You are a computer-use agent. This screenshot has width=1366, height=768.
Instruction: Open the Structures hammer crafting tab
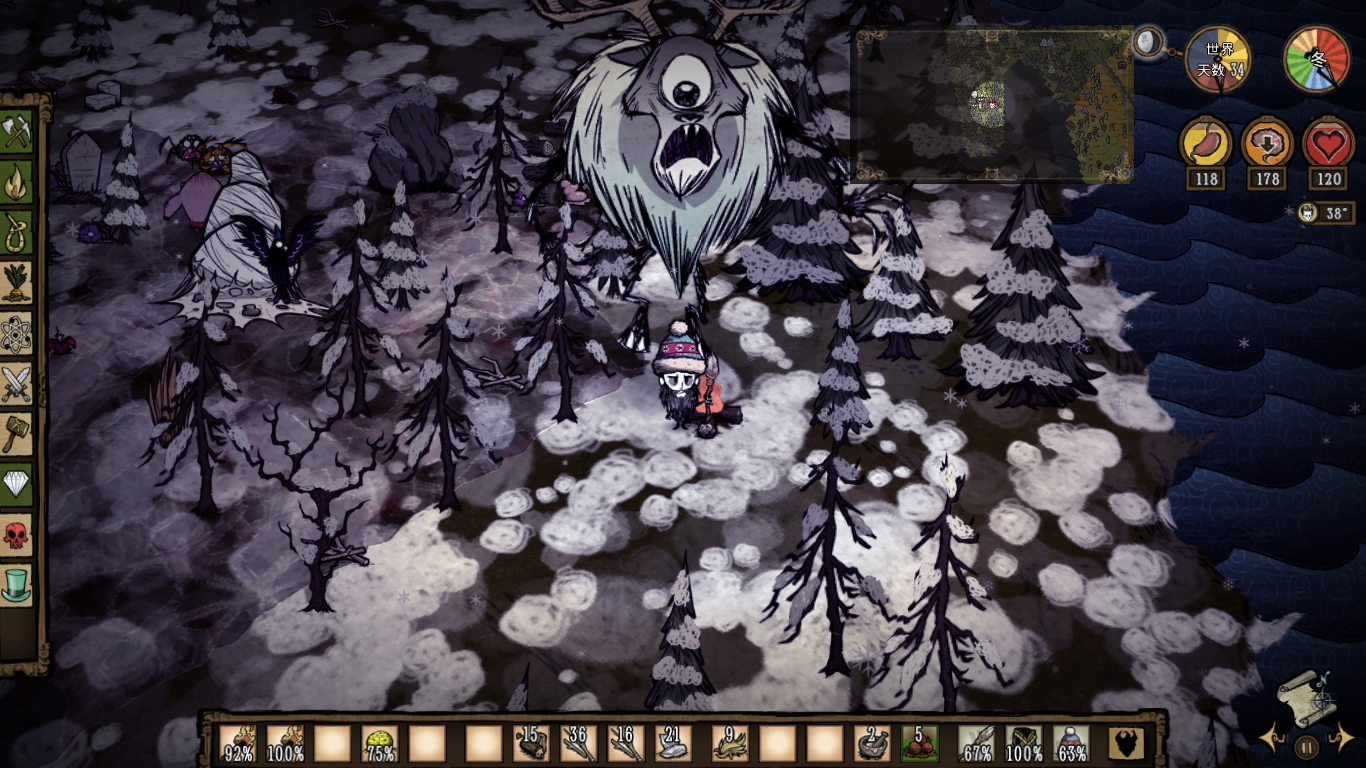17,433
